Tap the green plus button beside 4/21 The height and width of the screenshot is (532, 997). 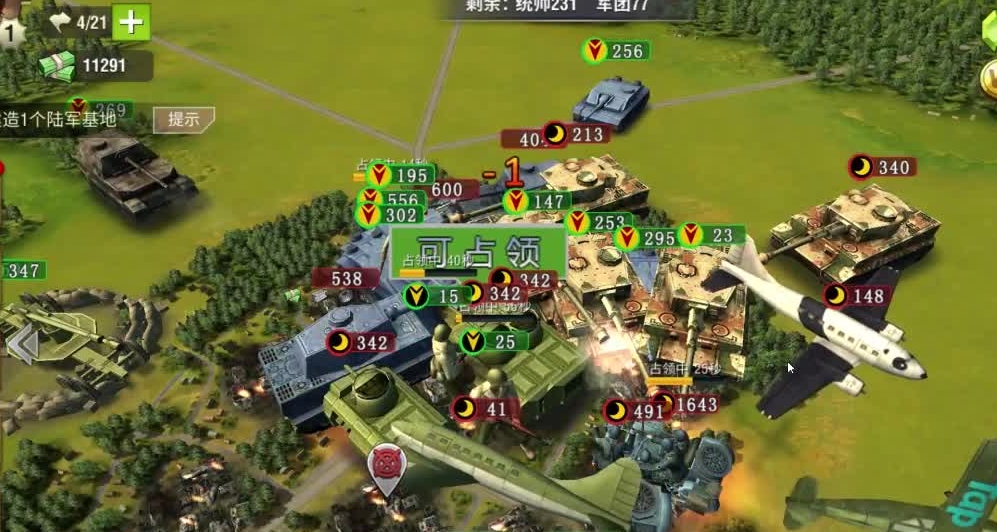point(131,21)
